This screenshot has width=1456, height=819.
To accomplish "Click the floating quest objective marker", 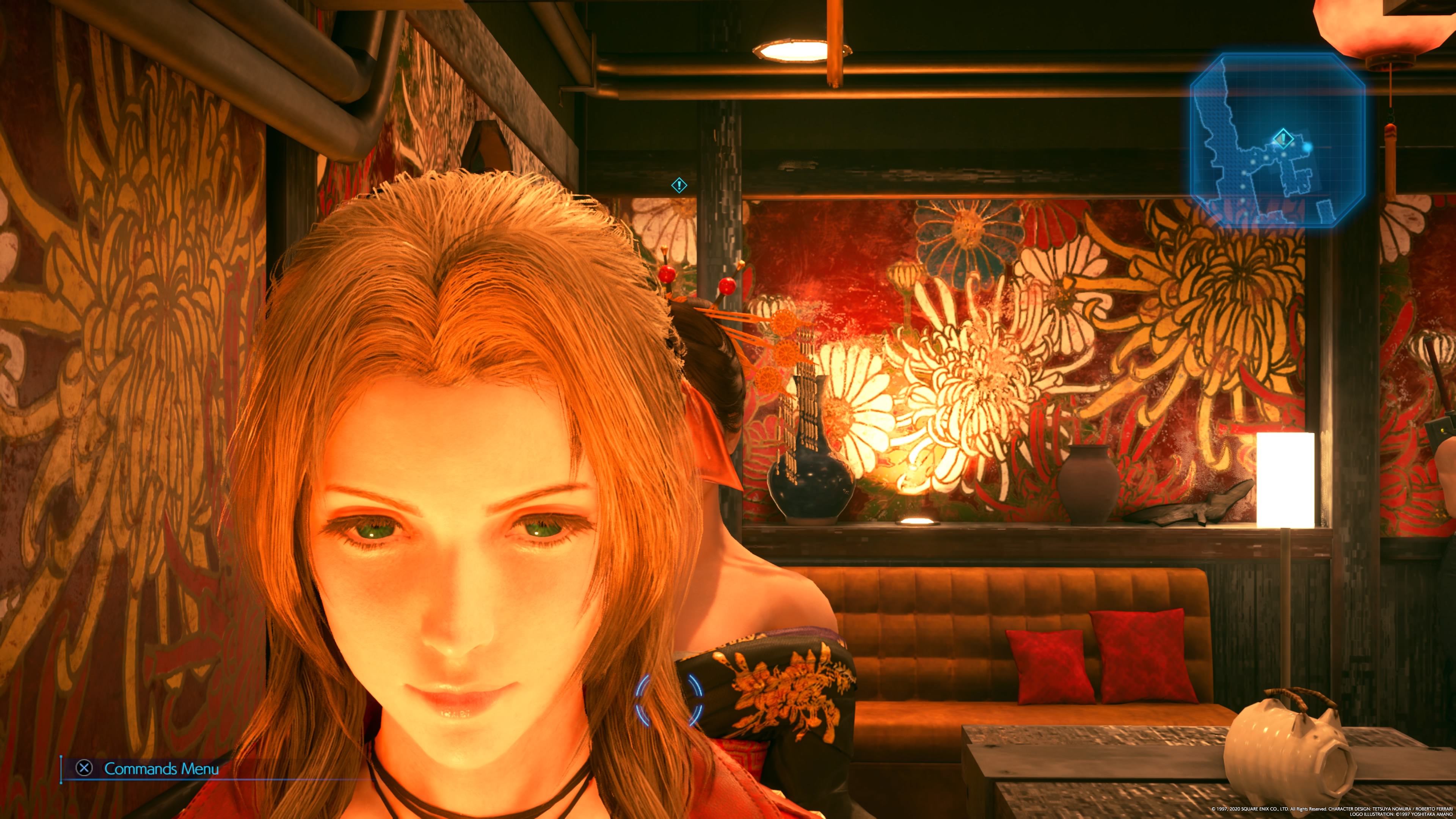I will point(679,185).
